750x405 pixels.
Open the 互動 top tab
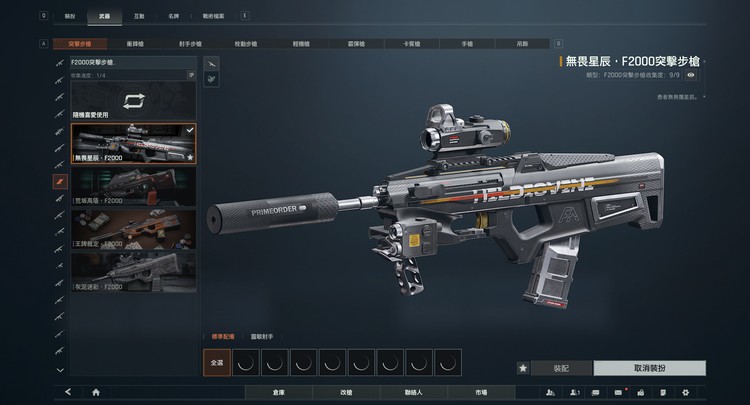click(139, 17)
